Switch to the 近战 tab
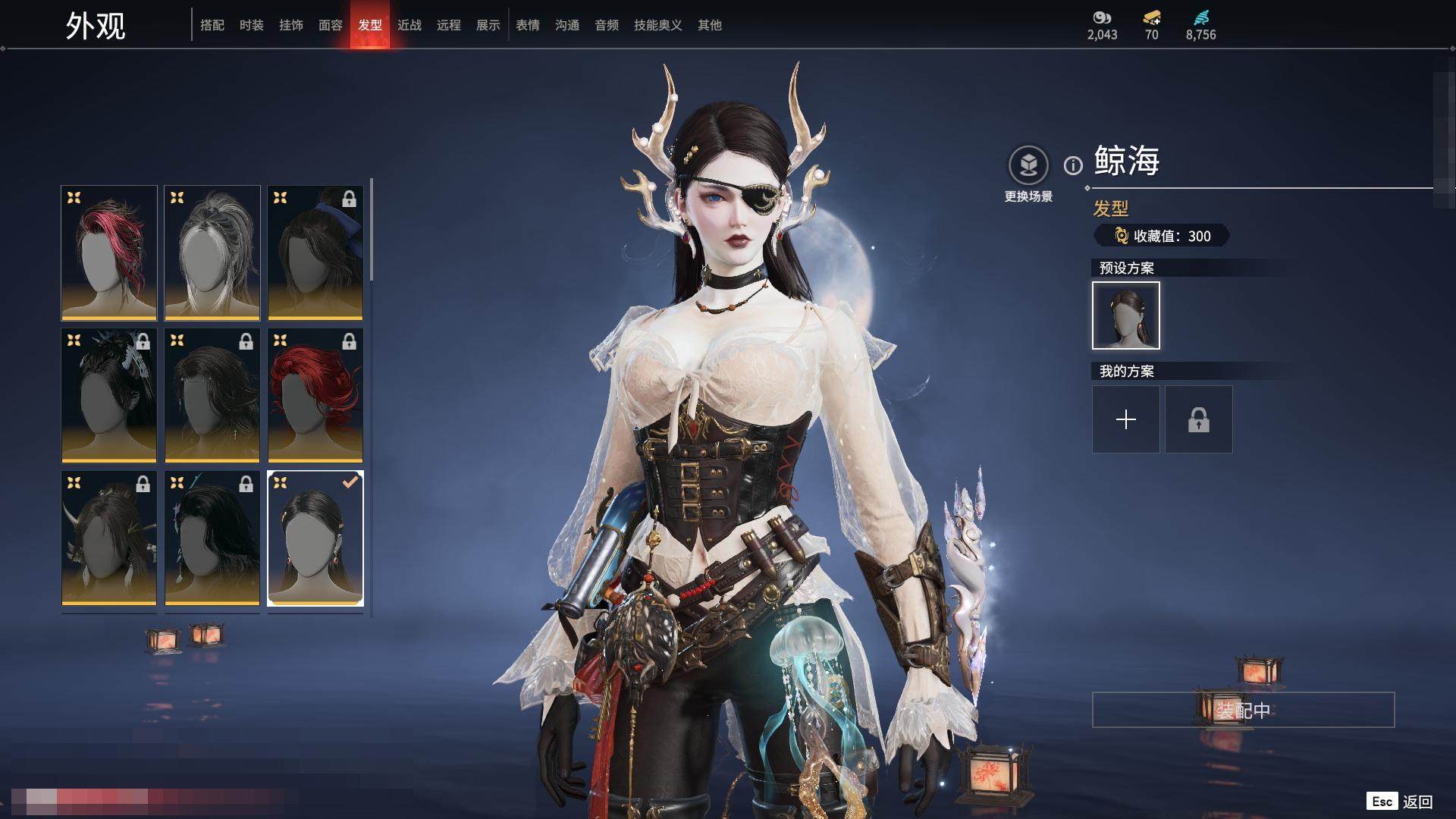 409,25
